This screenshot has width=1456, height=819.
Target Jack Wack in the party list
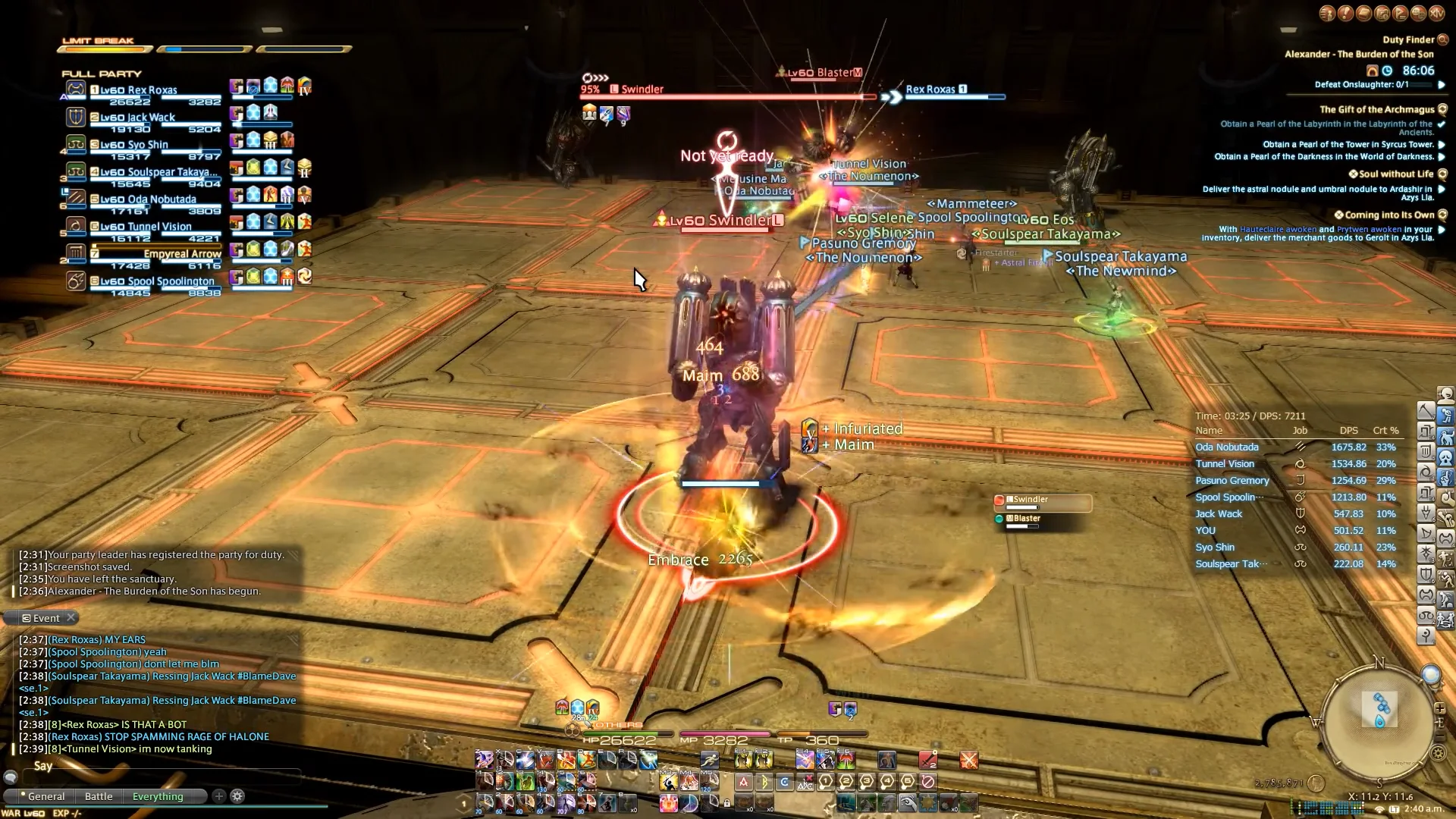coord(151,118)
